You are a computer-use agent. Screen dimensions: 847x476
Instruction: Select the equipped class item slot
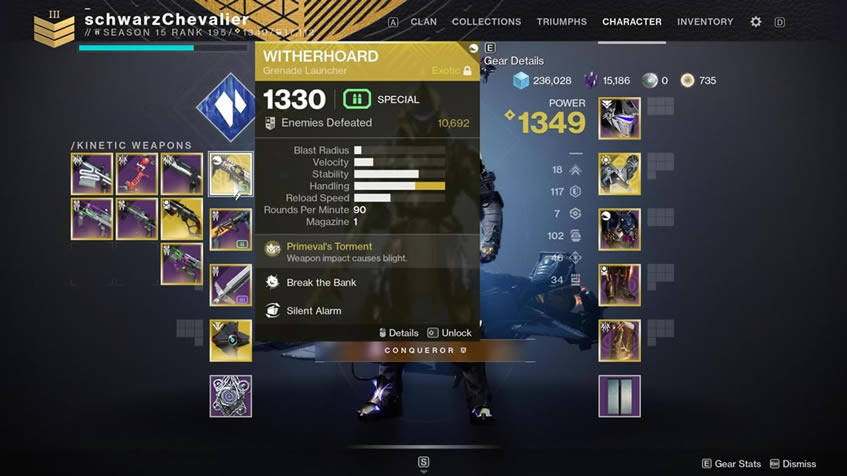619,340
